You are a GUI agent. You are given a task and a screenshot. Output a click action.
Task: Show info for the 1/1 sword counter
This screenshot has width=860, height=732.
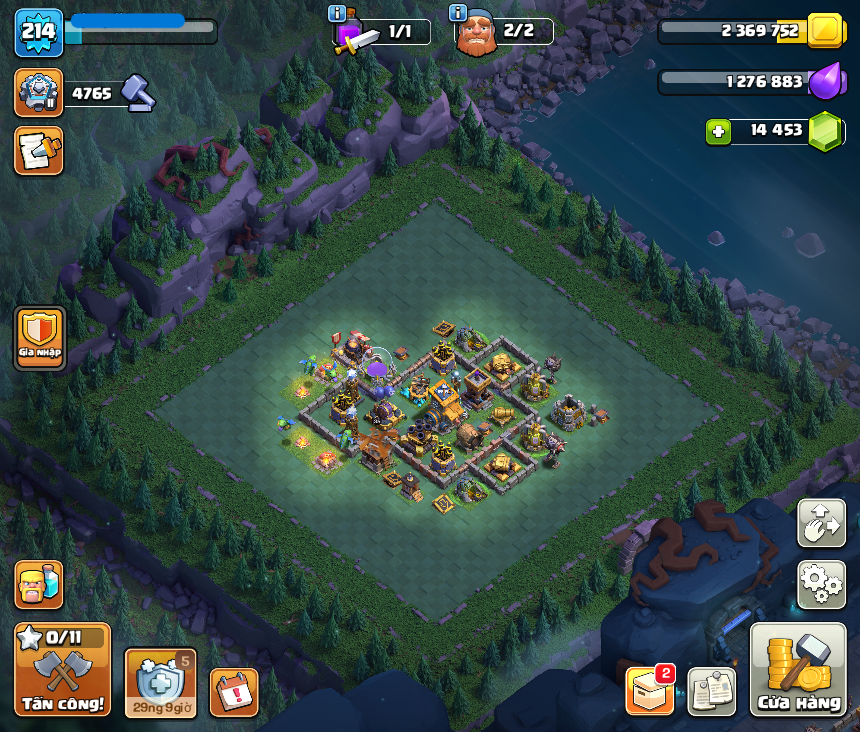[x=337, y=13]
